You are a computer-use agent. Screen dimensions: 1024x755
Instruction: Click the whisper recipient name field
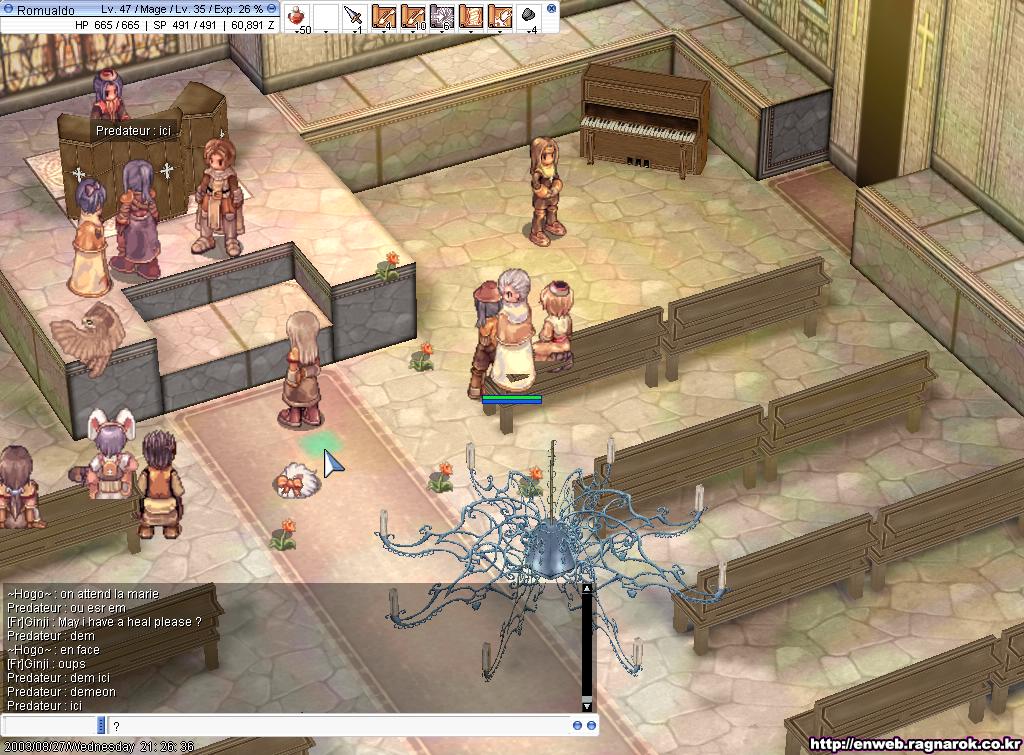coord(50,726)
